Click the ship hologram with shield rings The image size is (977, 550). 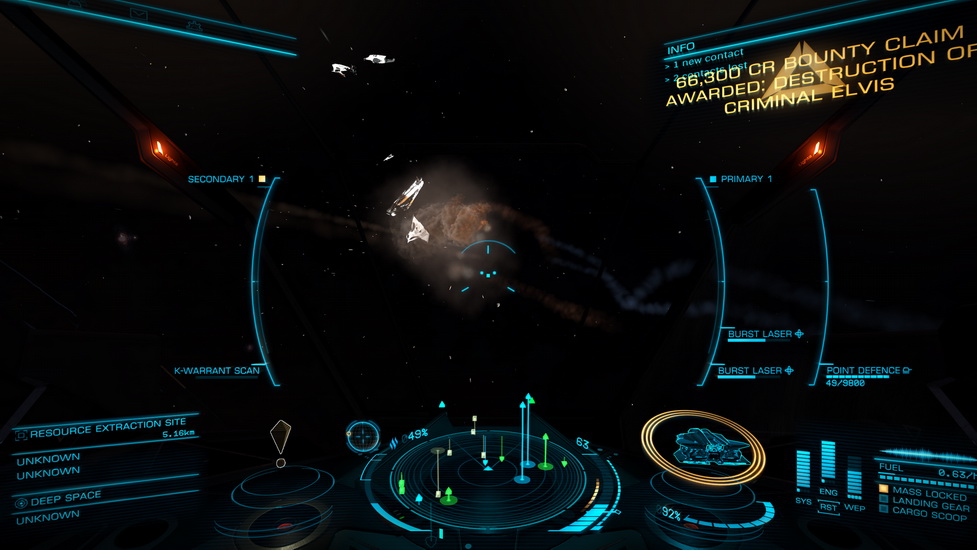point(703,447)
